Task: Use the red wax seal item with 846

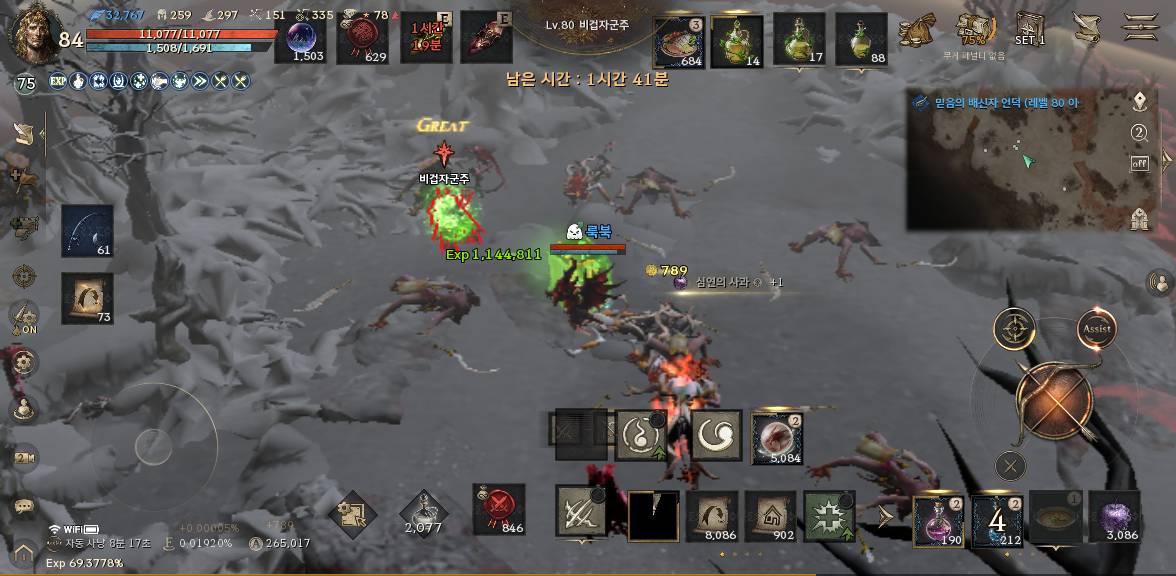Action: tap(499, 508)
